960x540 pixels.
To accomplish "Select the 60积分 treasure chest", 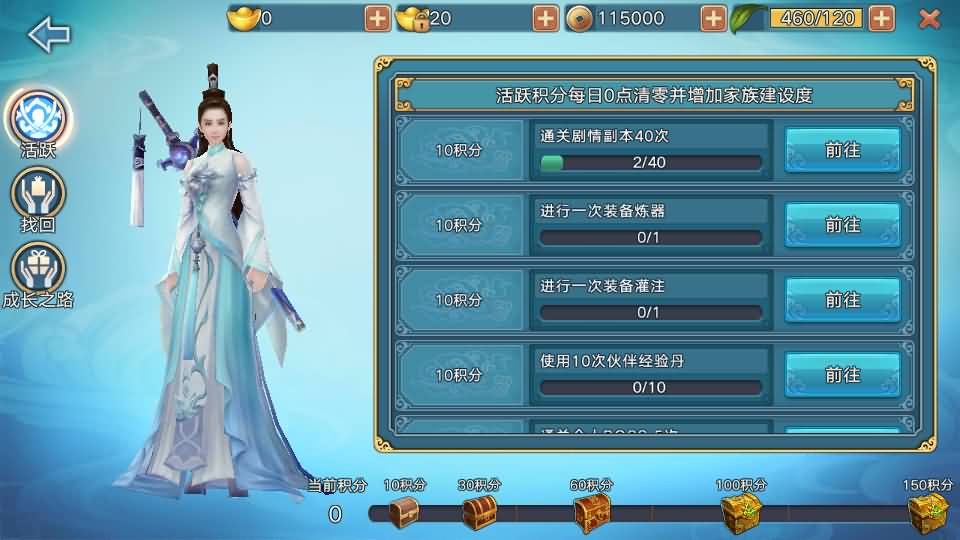I will (592, 513).
